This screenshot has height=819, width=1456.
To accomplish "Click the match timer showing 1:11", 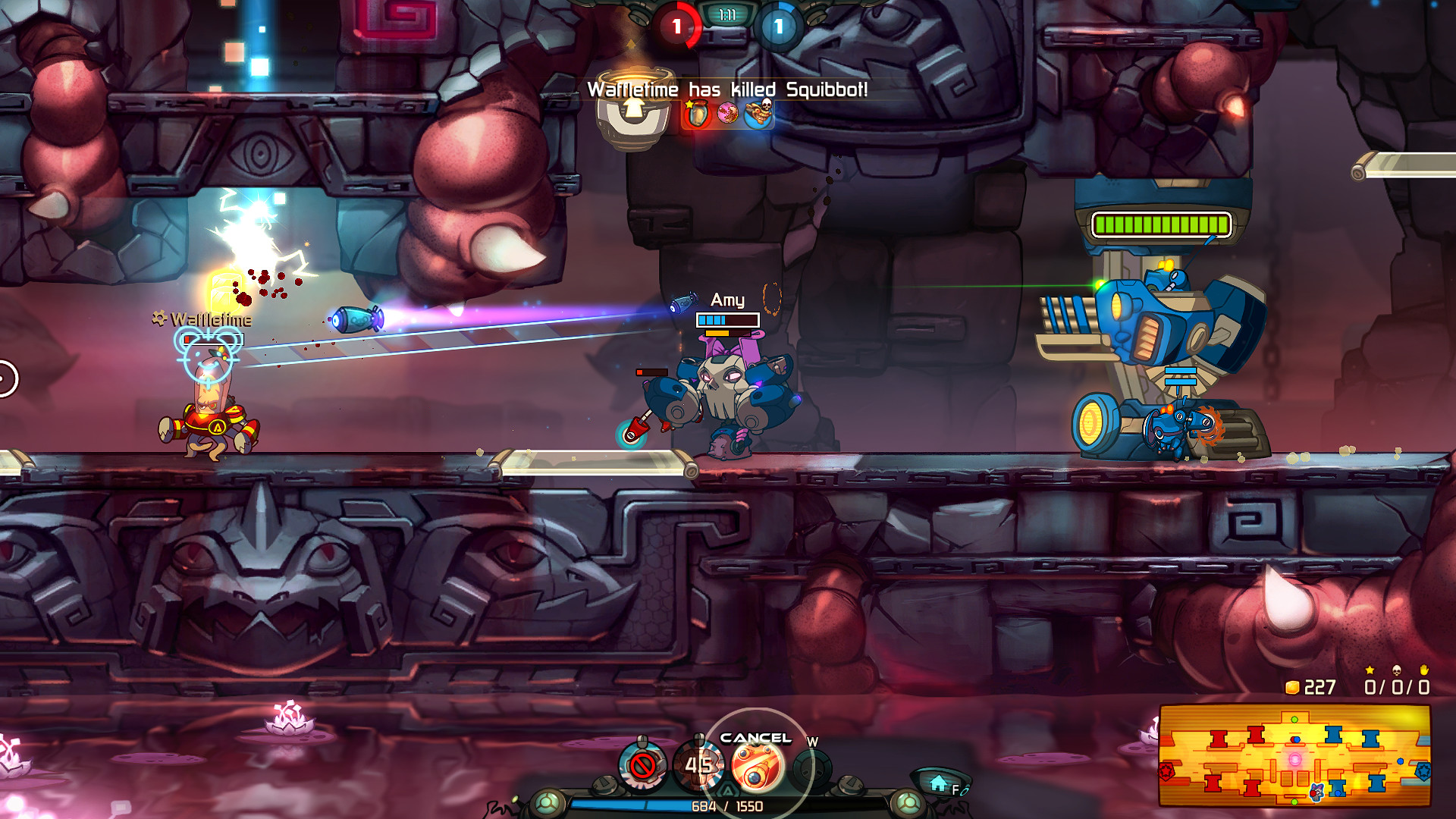I will (729, 13).
